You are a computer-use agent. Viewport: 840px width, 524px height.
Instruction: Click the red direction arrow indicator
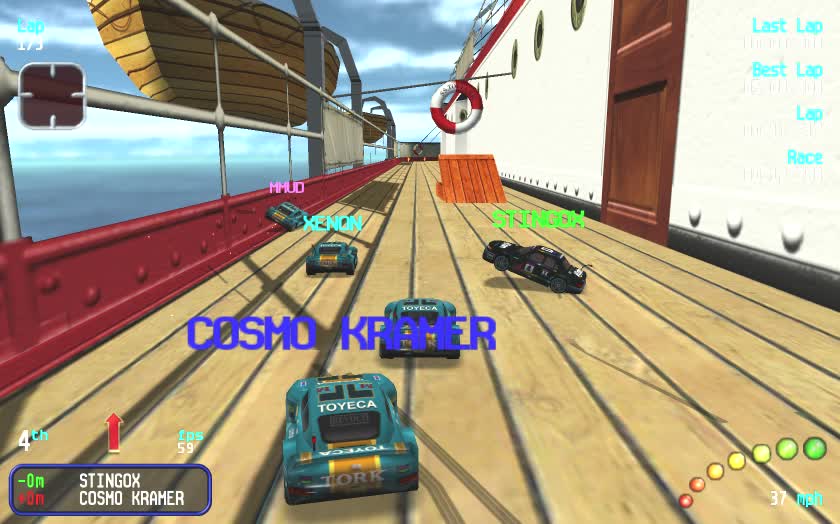tap(113, 432)
